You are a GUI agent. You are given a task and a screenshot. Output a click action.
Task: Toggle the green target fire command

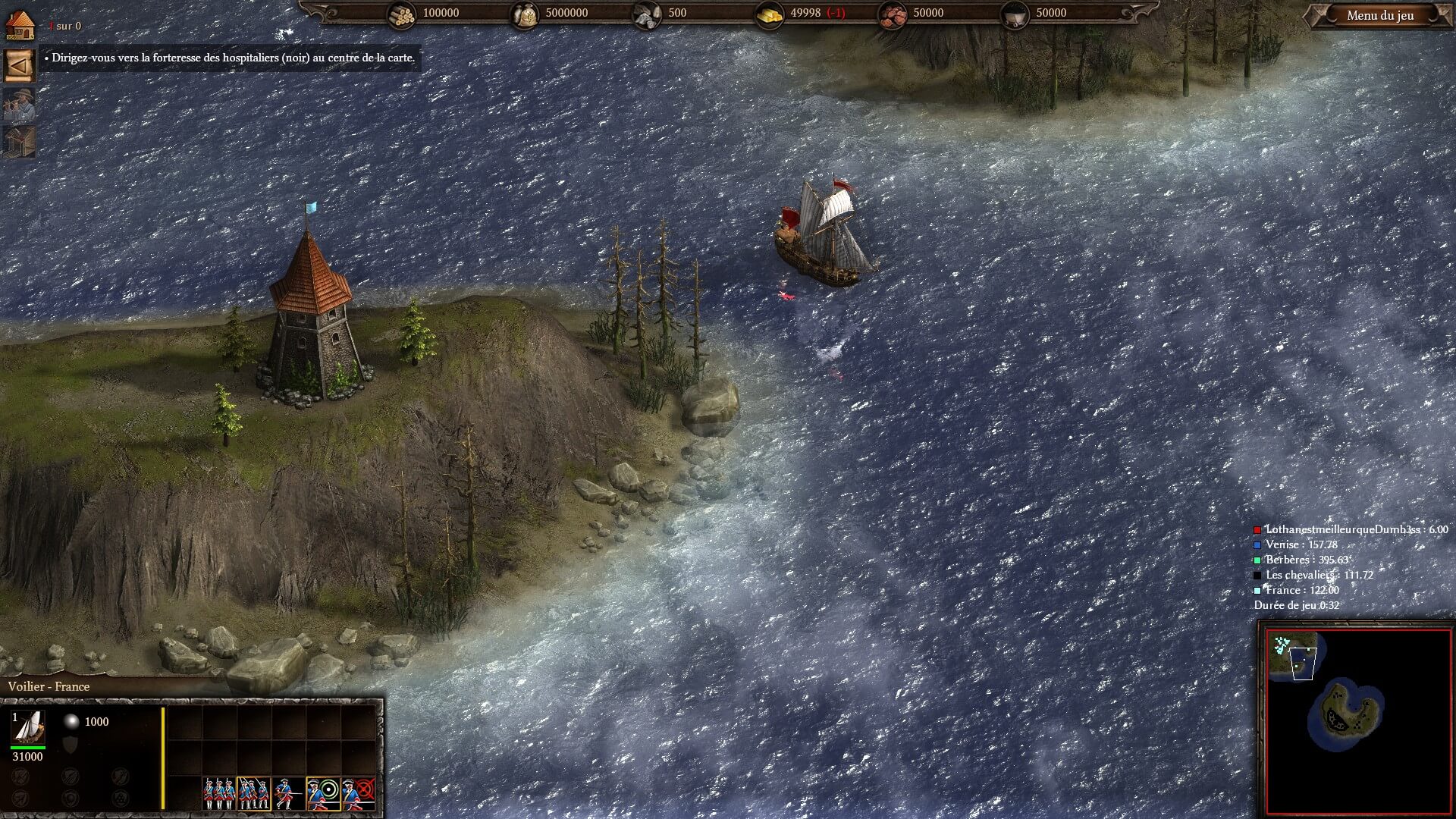pos(323,794)
